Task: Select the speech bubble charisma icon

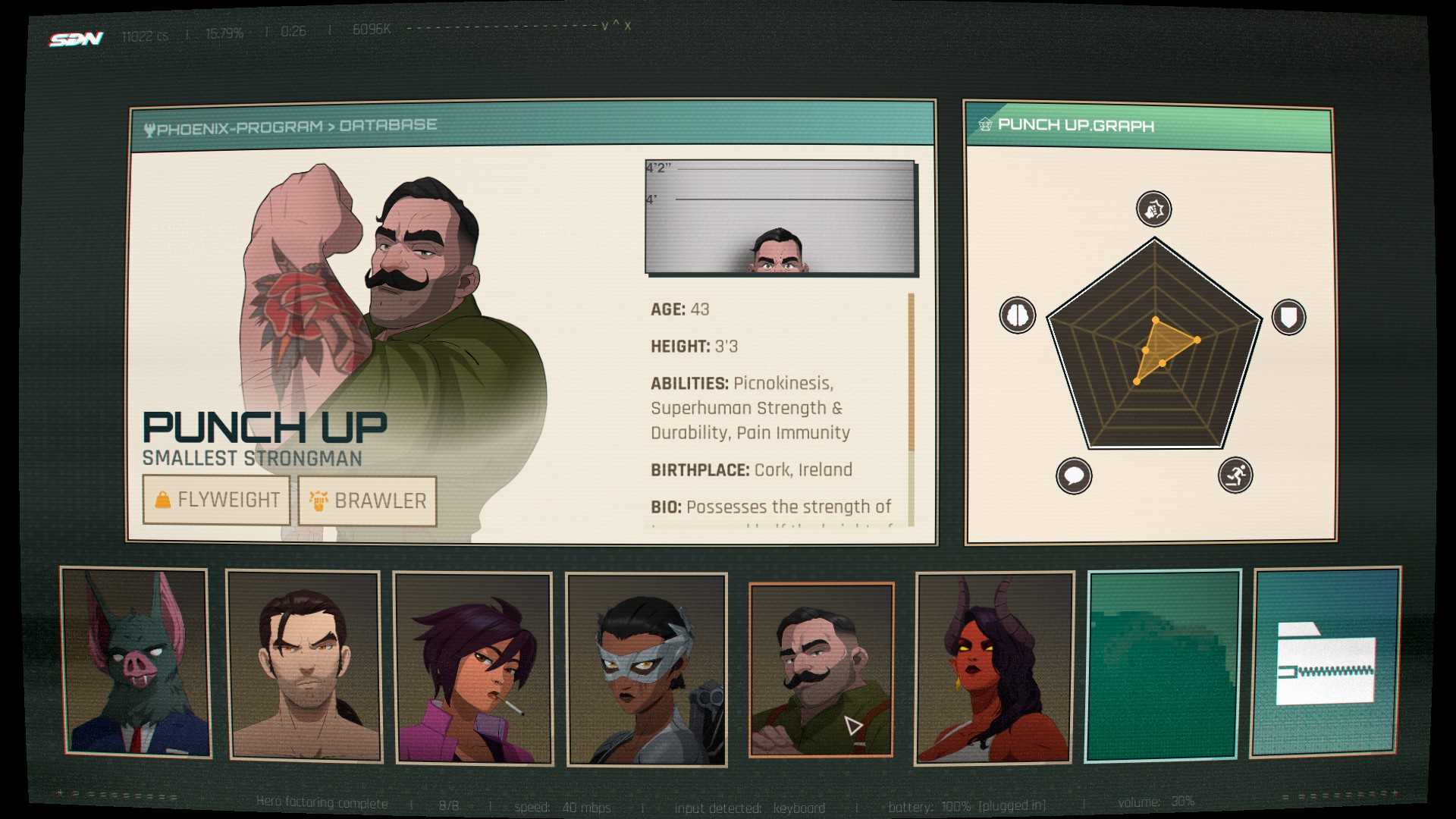Action: click(1074, 476)
